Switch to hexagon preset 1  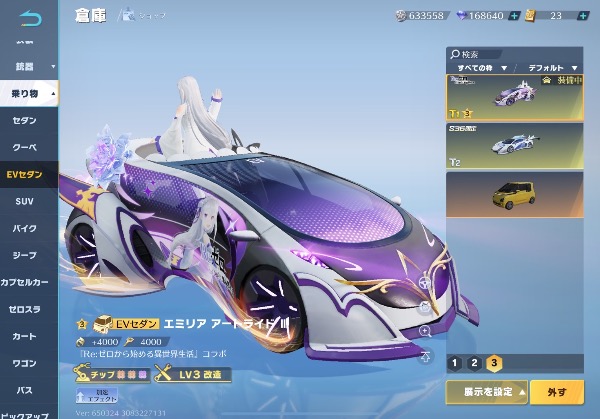pos(455,363)
